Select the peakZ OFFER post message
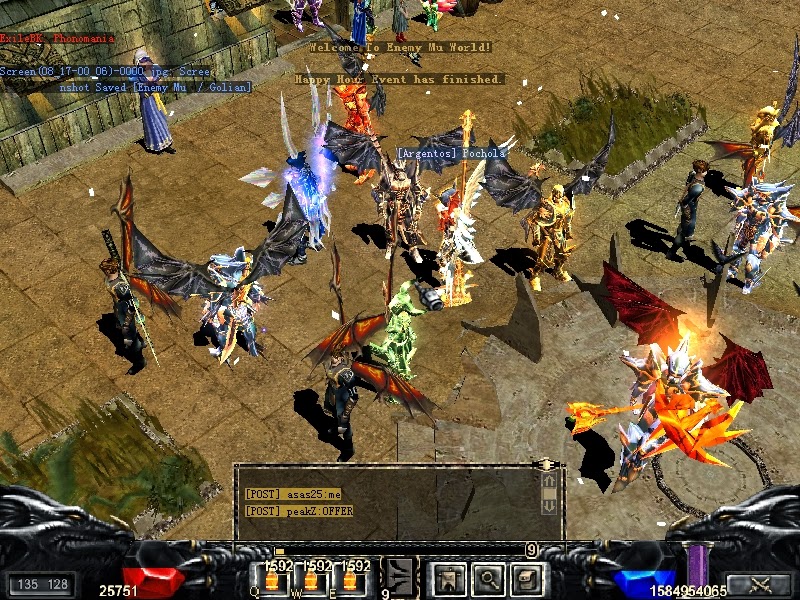 pos(299,511)
